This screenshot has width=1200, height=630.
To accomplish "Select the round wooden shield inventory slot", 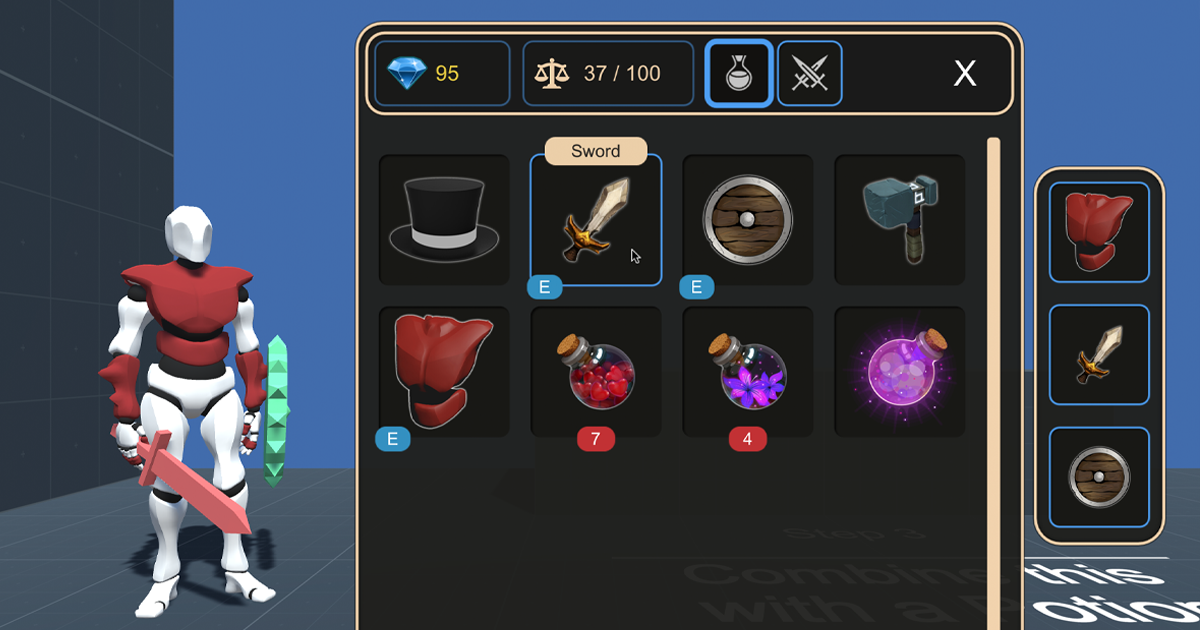I will pyautogui.click(x=748, y=220).
